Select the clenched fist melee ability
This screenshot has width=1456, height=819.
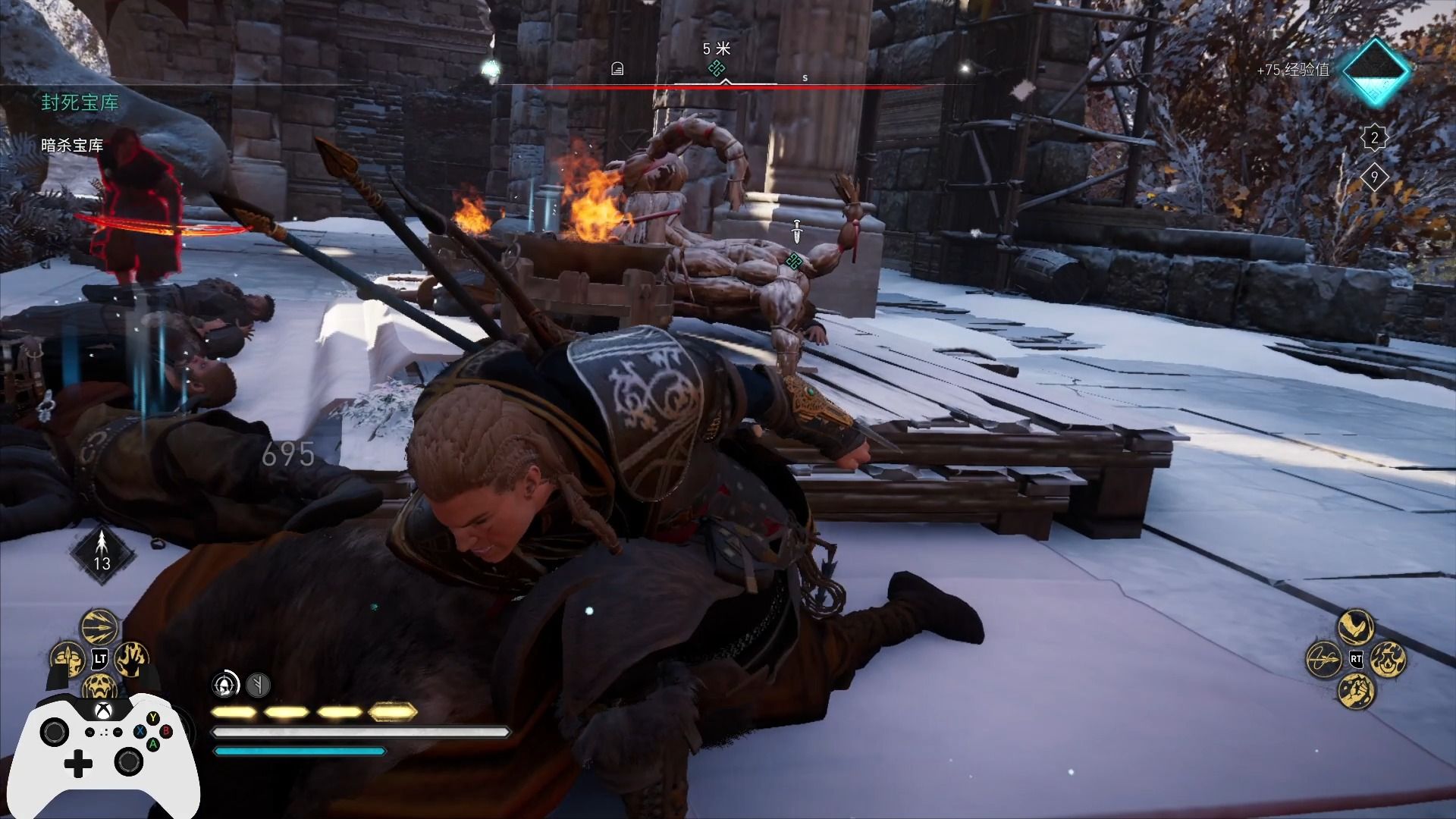coord(1356,691)
